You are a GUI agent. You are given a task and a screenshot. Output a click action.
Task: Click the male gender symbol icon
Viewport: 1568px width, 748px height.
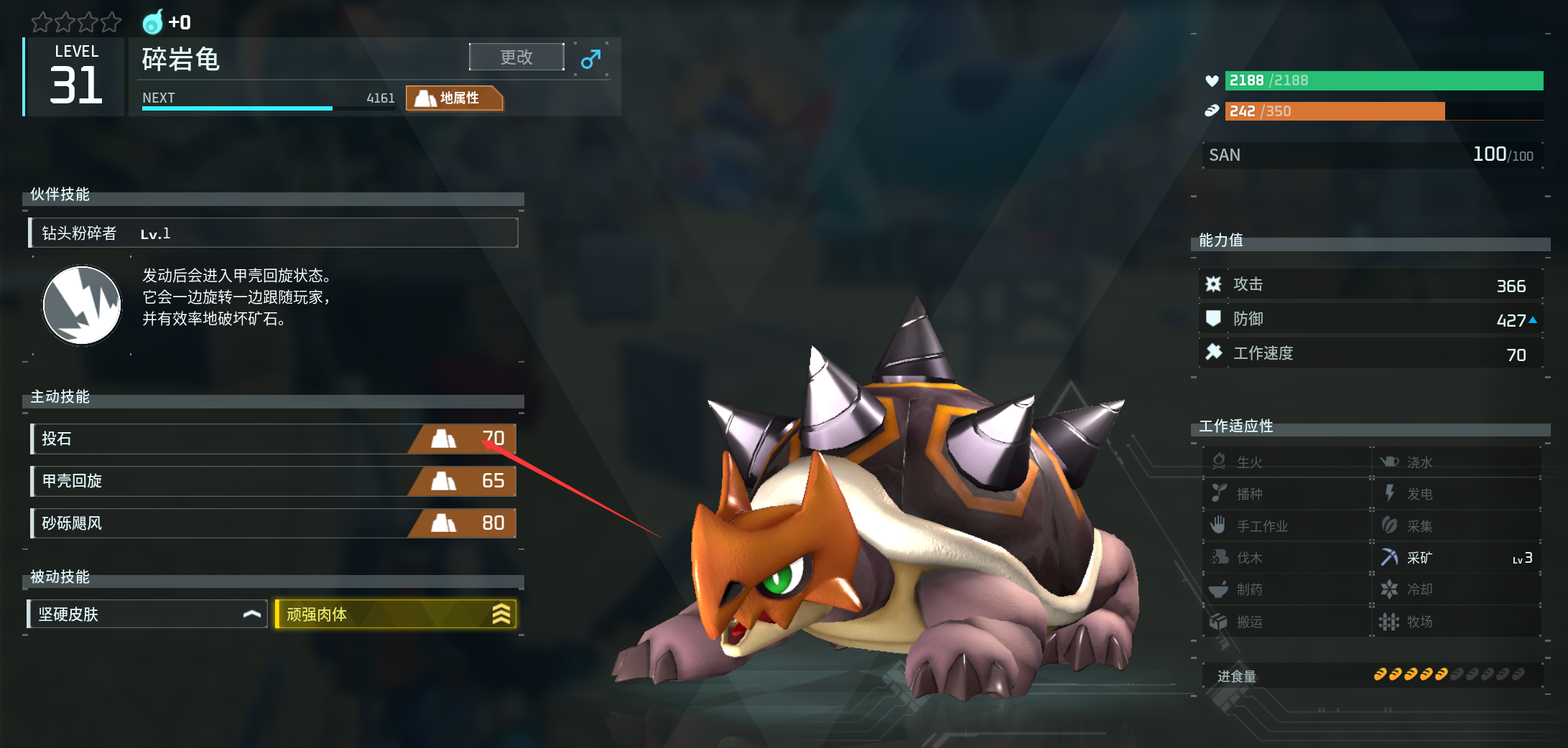tap(590, 59)
